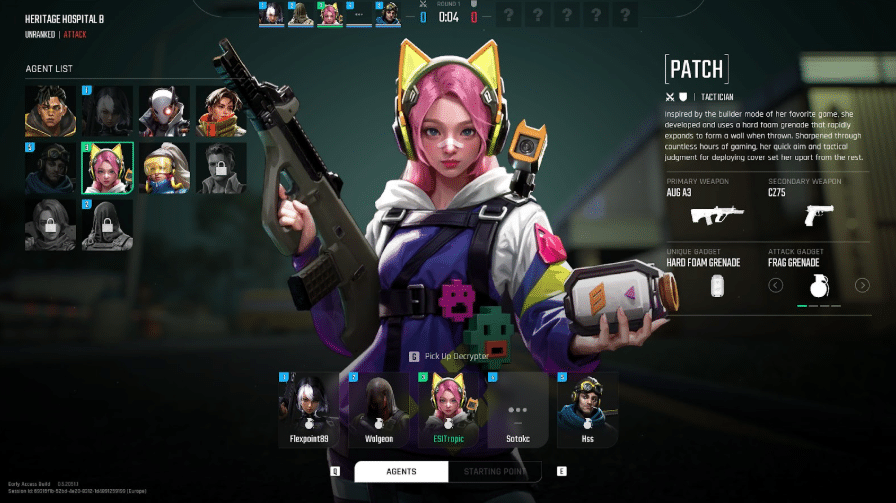The height and width of the screenshot is (503, 896).
Task: Click ESITropic's team card
Action: (448, 410)
